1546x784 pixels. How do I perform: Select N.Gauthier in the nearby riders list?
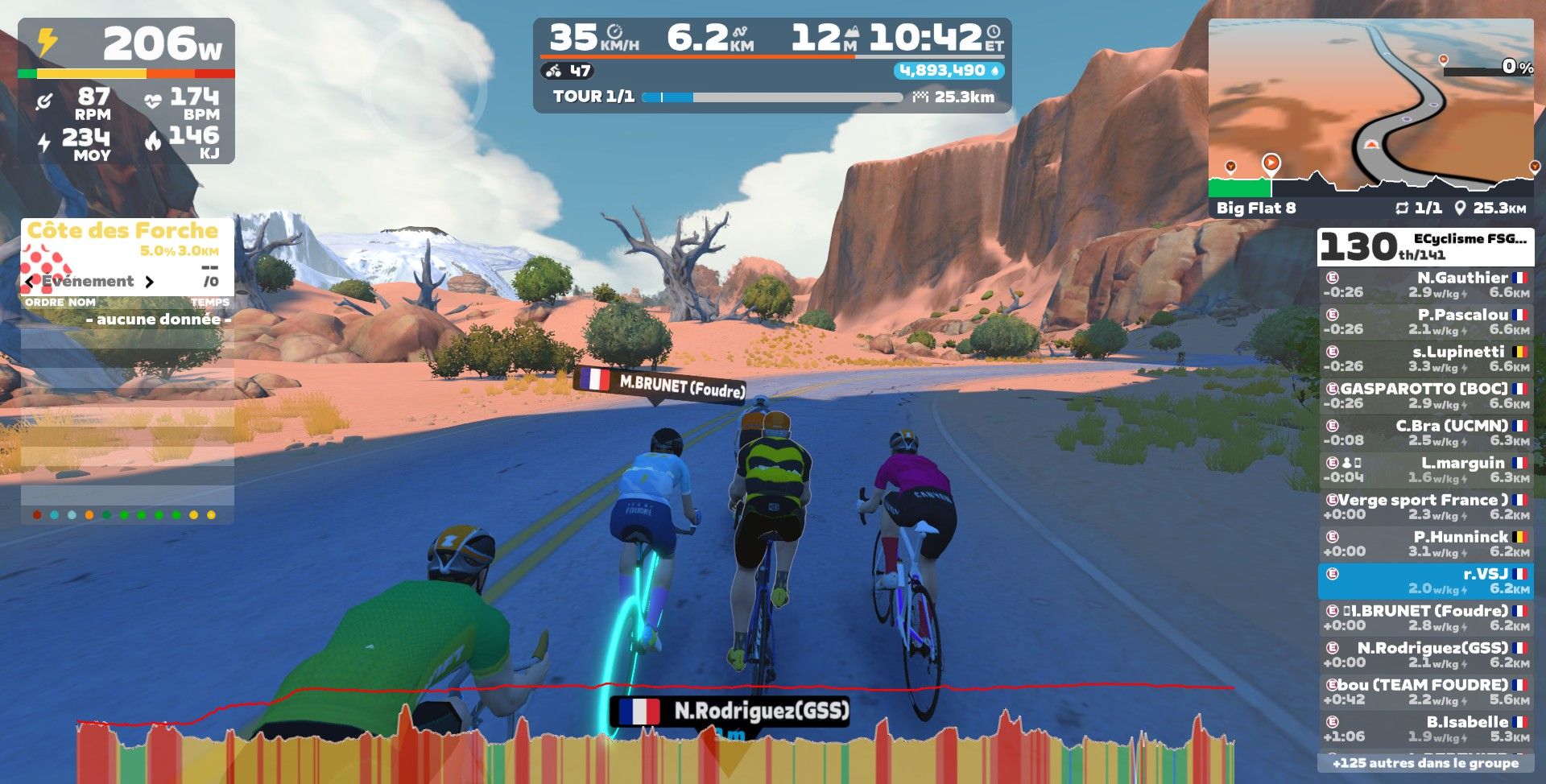[1425, 285]
